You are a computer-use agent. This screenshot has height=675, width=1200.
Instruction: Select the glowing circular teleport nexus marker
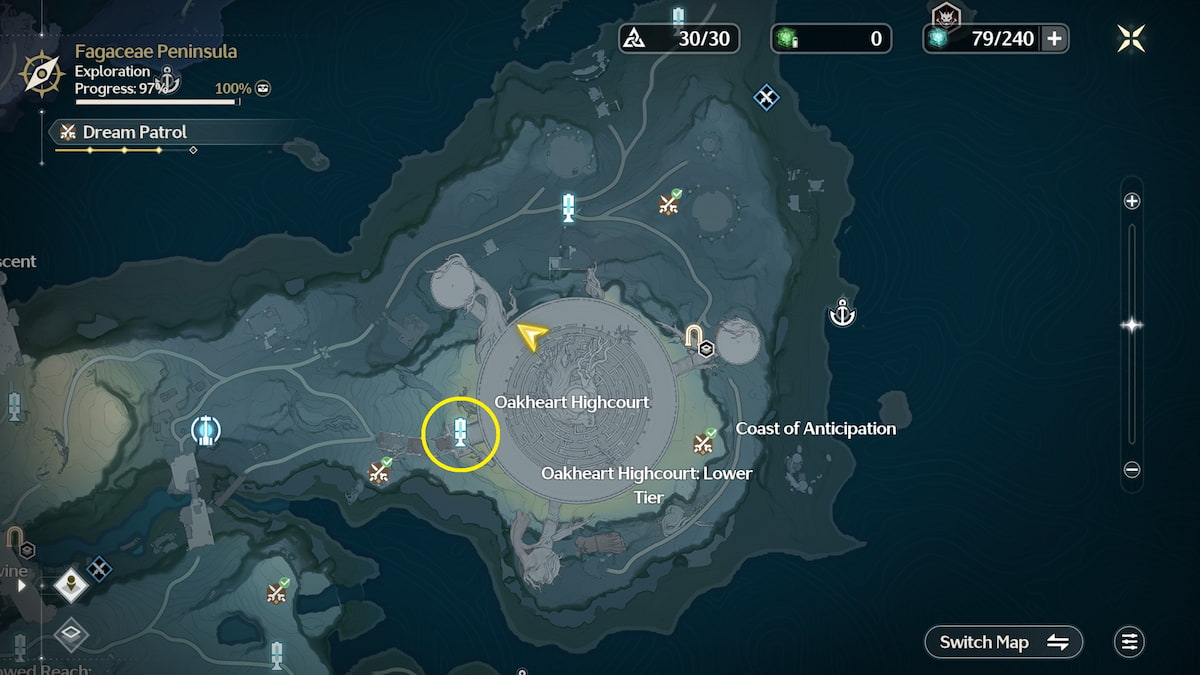pyautogui.click(x=206, y=430)
